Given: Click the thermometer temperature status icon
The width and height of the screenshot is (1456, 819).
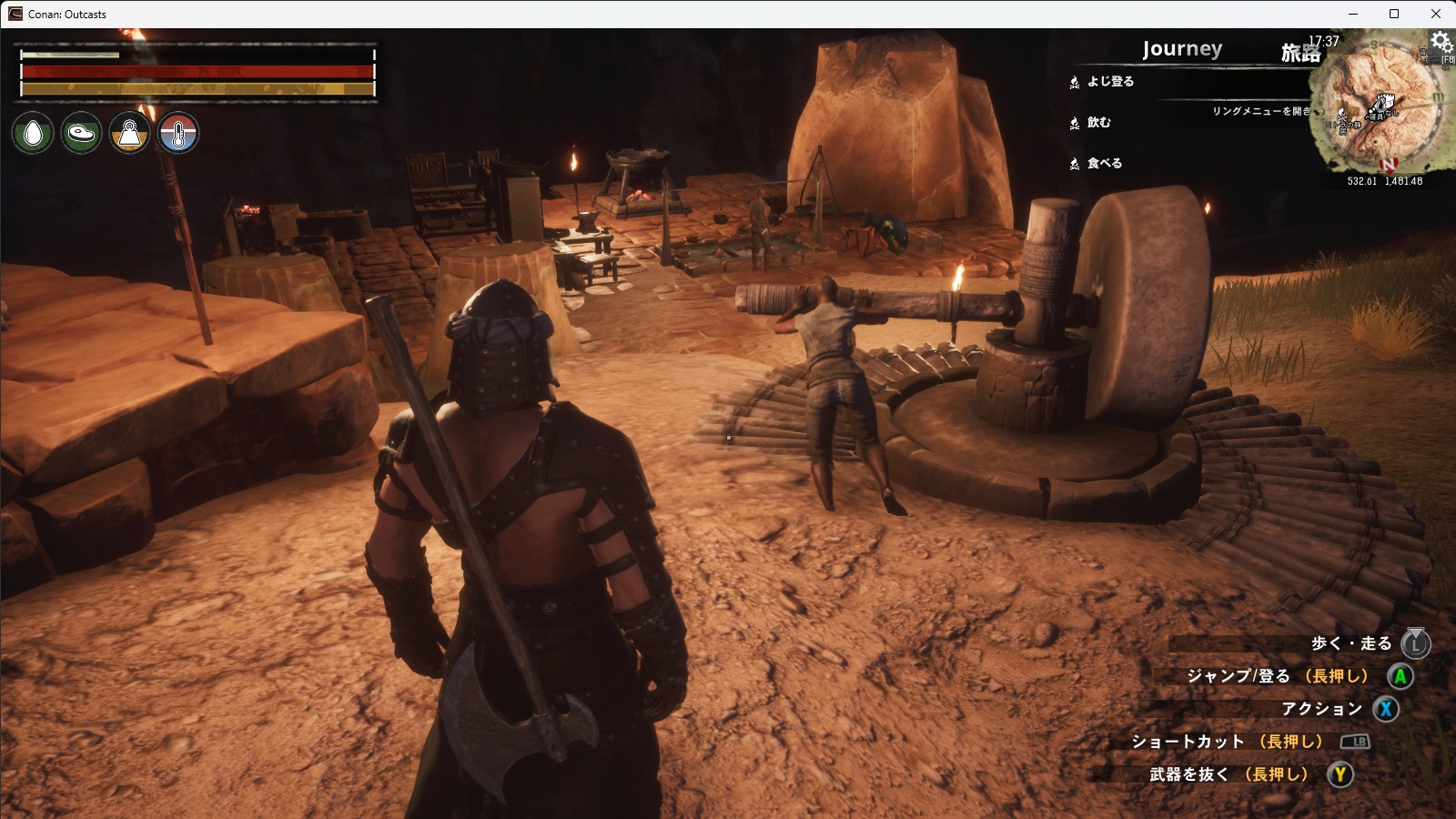Looking at the screenshot, I should click(x=178, y=134).
